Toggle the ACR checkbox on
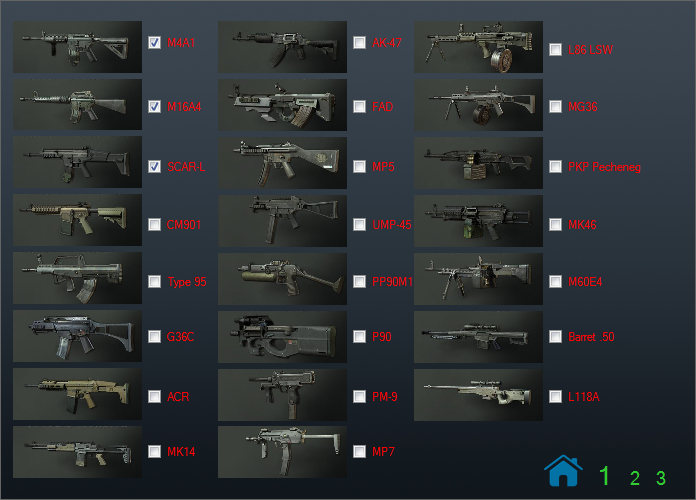This screenshot has width=696, height=500. click(154, 397)
